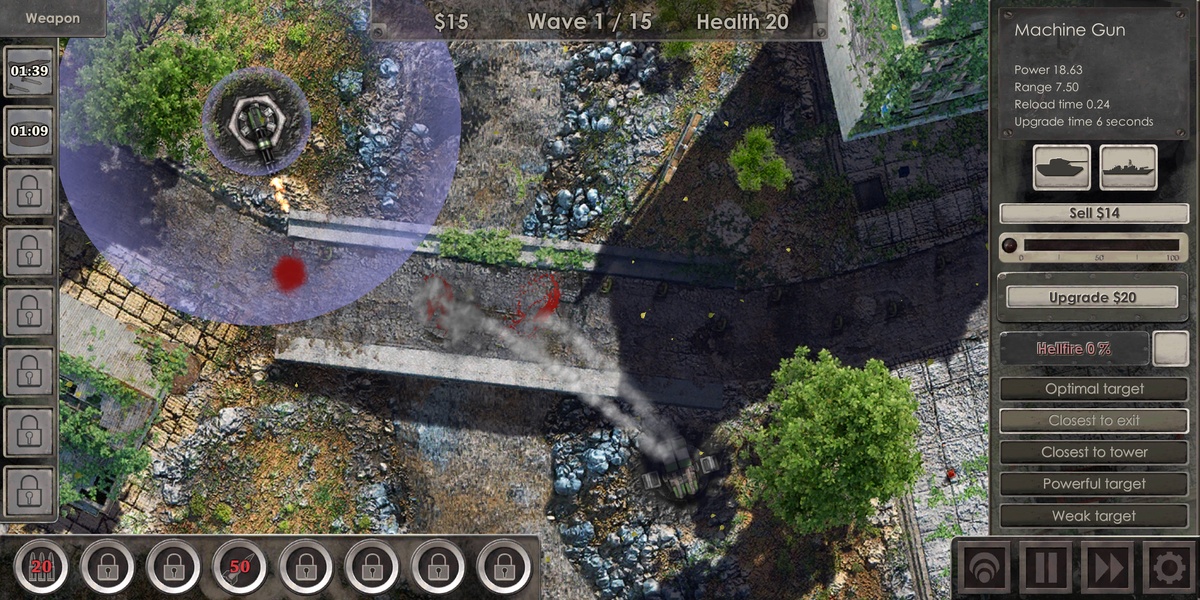Choose Closest to exit targeting

(x=1094, y=421)
